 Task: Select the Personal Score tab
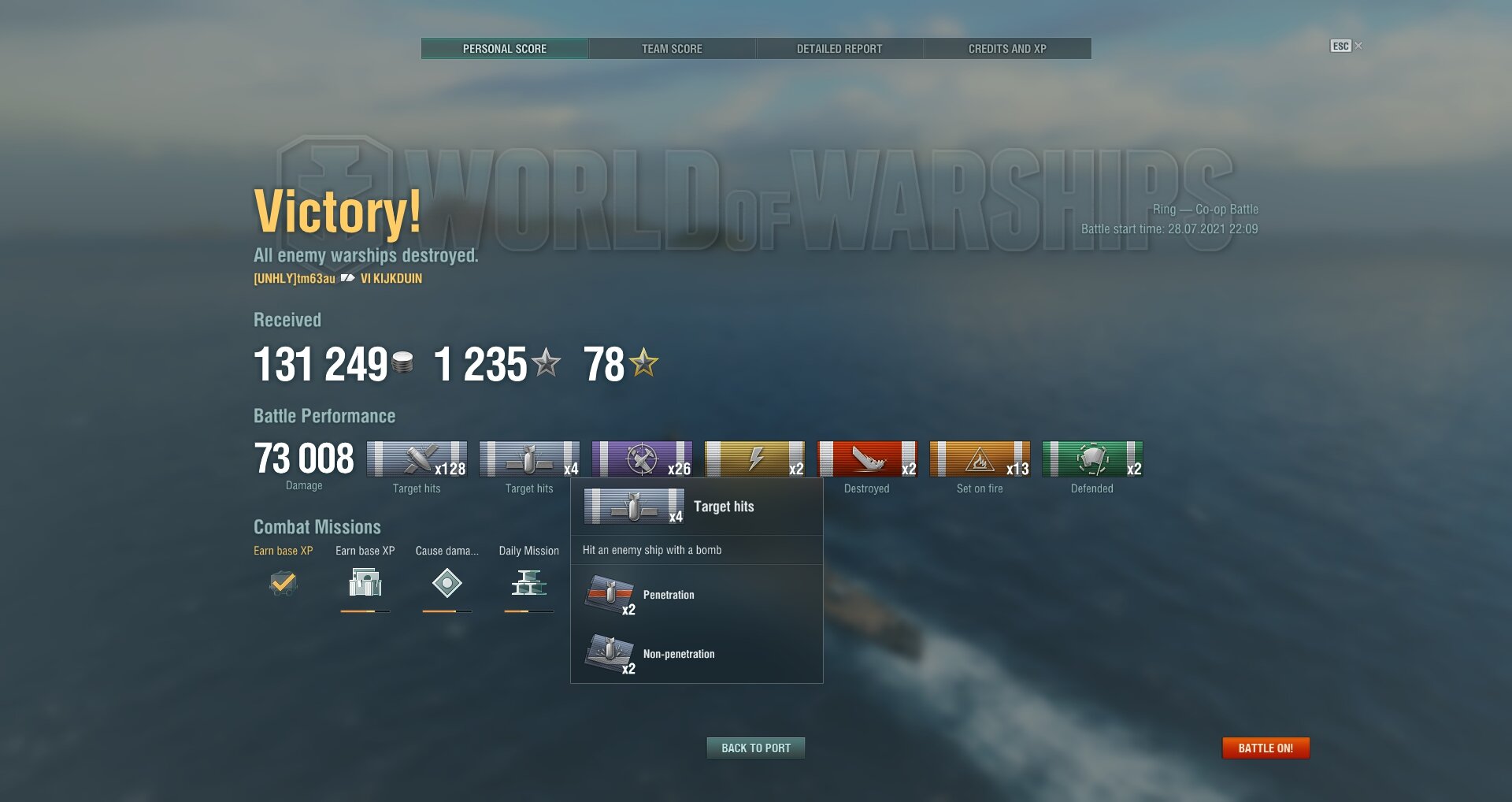(x=505, y=49)
